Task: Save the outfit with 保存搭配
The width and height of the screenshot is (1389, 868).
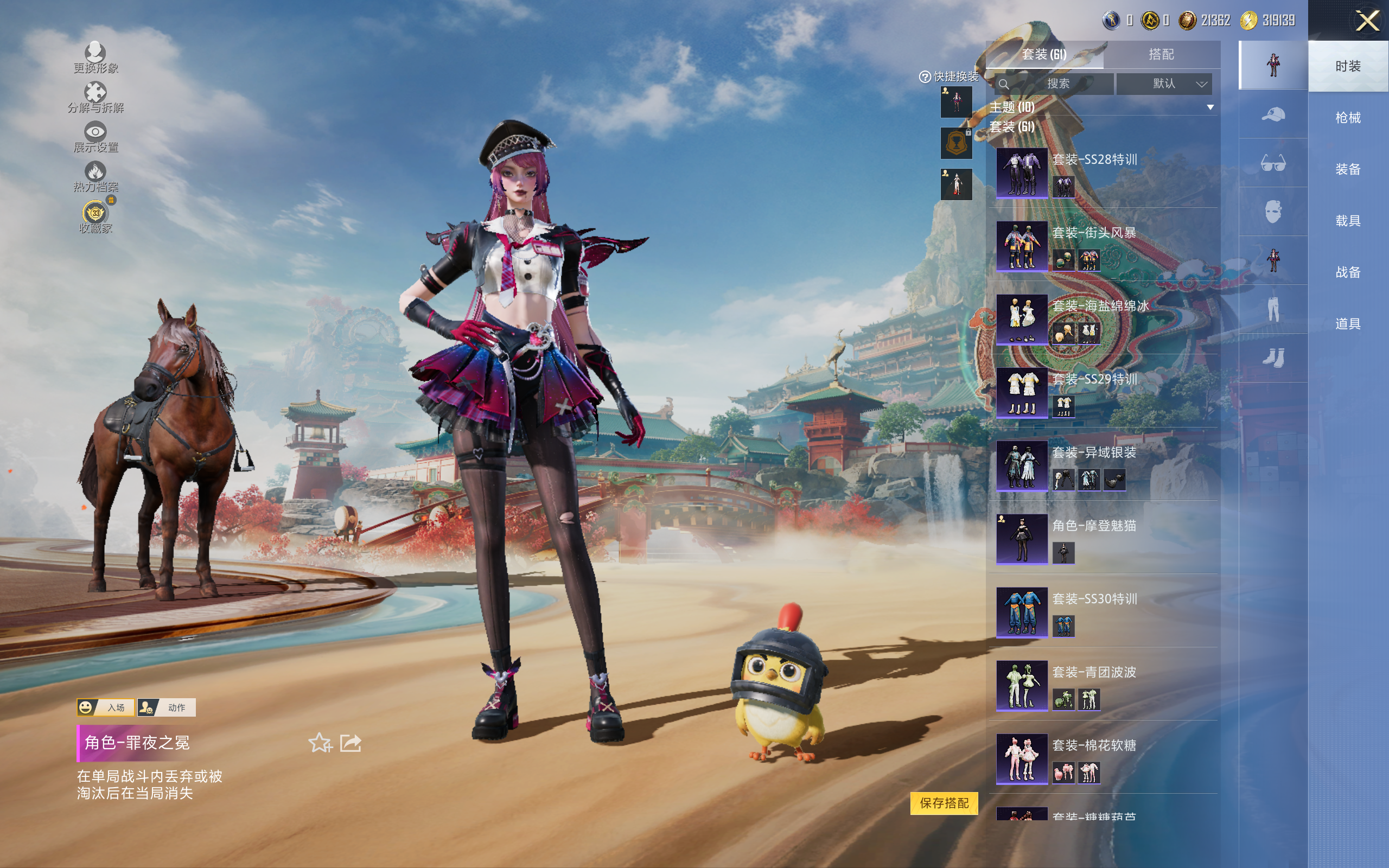Action: (x=944, y=802)
